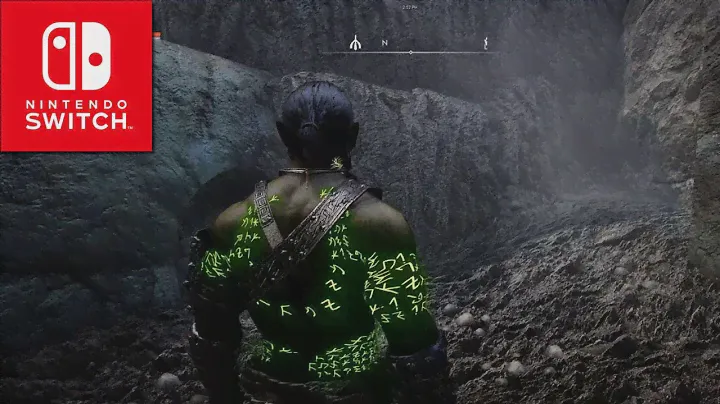Select the arch-shaped marker on the compass
This screenshot has height=404, width=720.
point(355,44)
